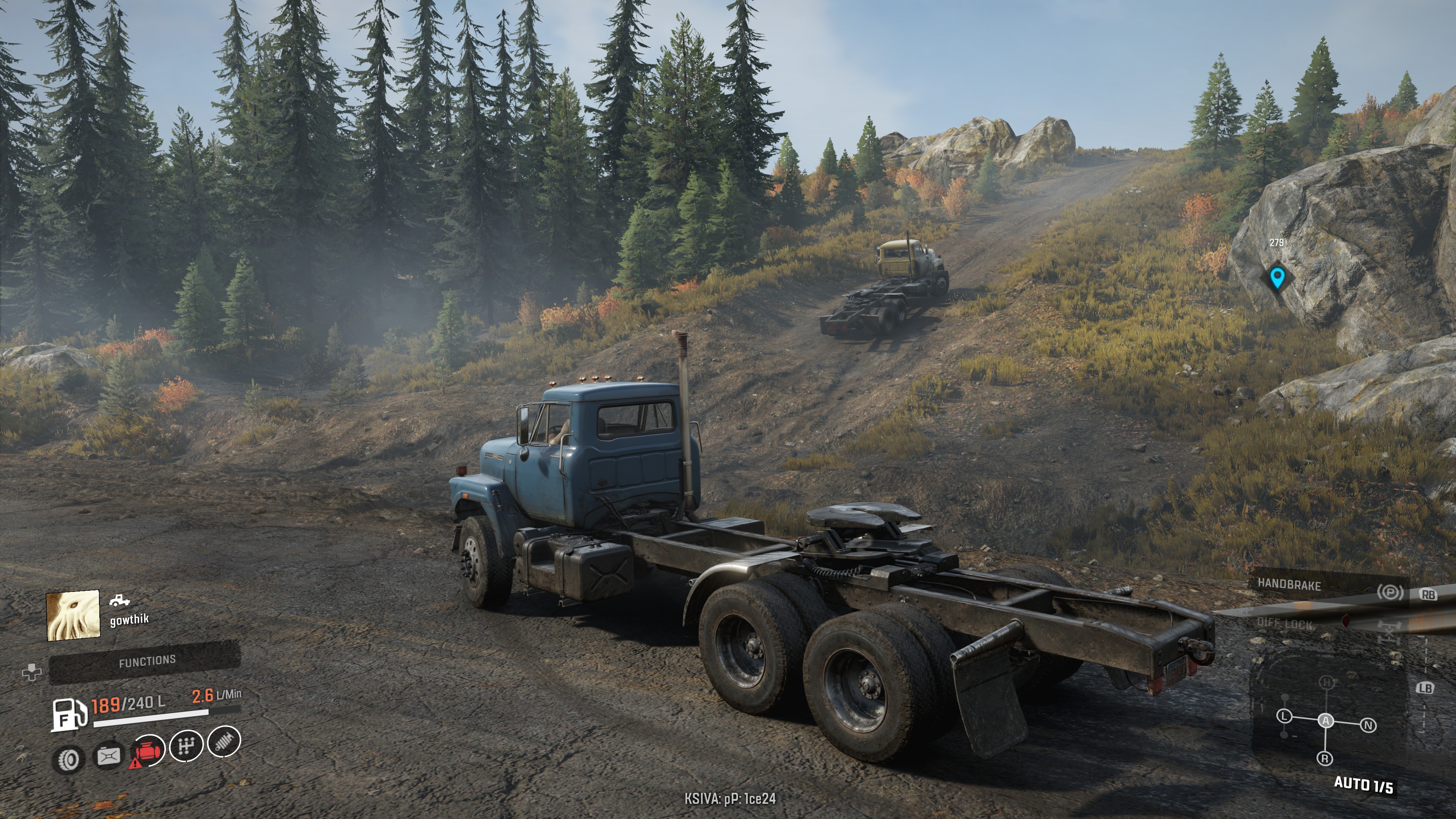Select the gearbox status icon

click(186, 746)
